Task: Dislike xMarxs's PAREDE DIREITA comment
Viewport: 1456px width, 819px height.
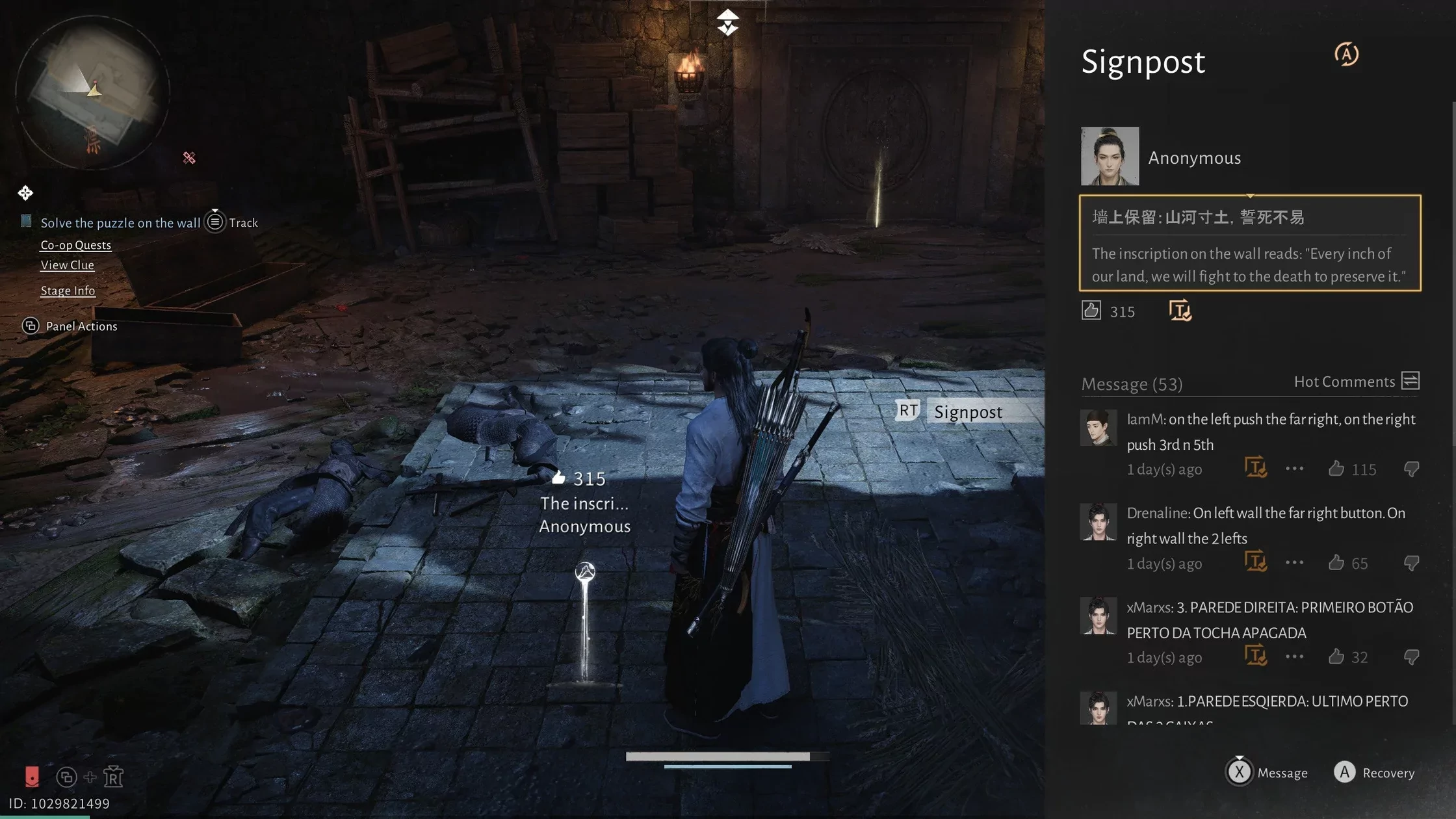Action: pos(1411,657)
